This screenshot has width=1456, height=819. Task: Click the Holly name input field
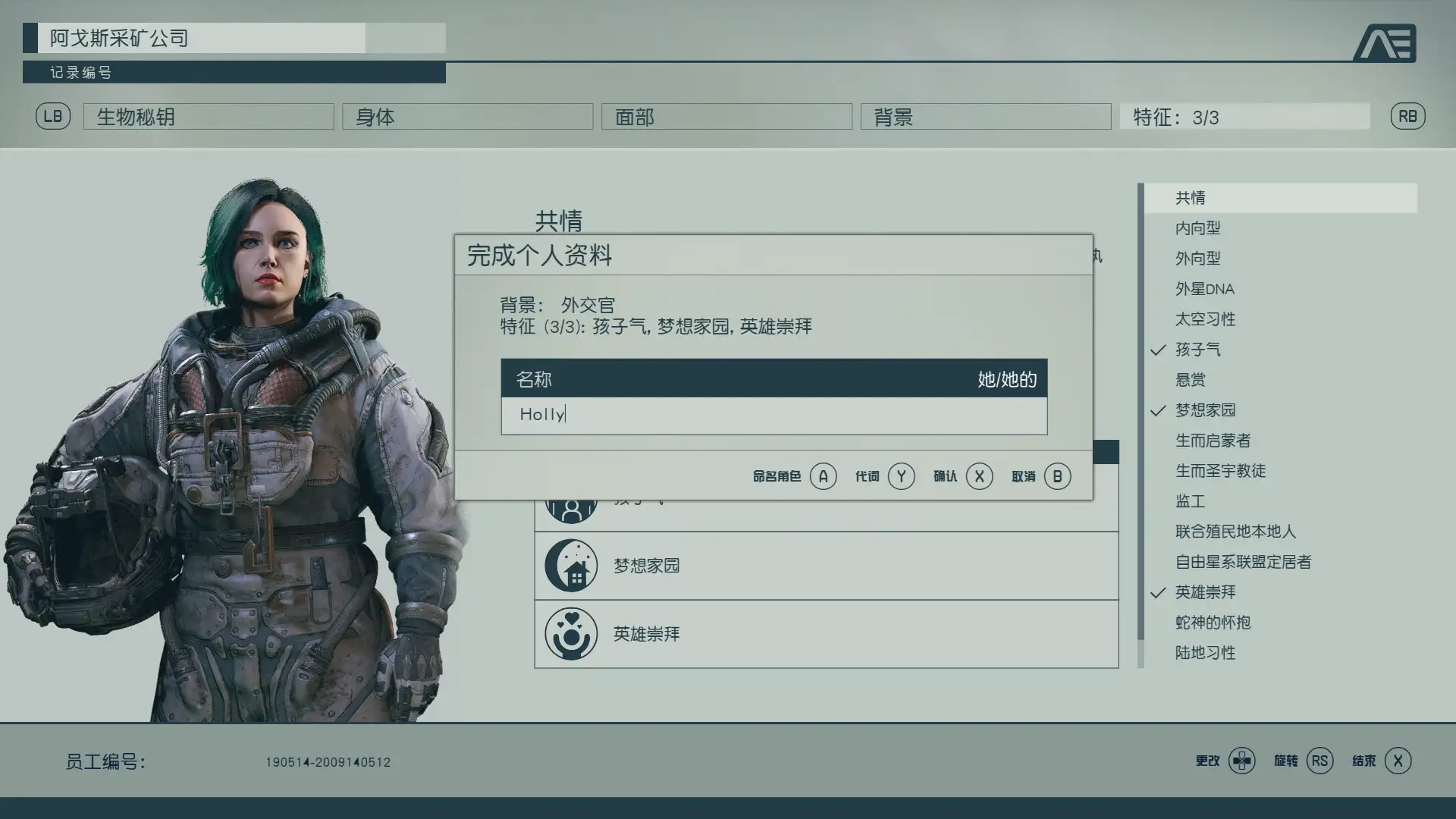tap(773, 415)
